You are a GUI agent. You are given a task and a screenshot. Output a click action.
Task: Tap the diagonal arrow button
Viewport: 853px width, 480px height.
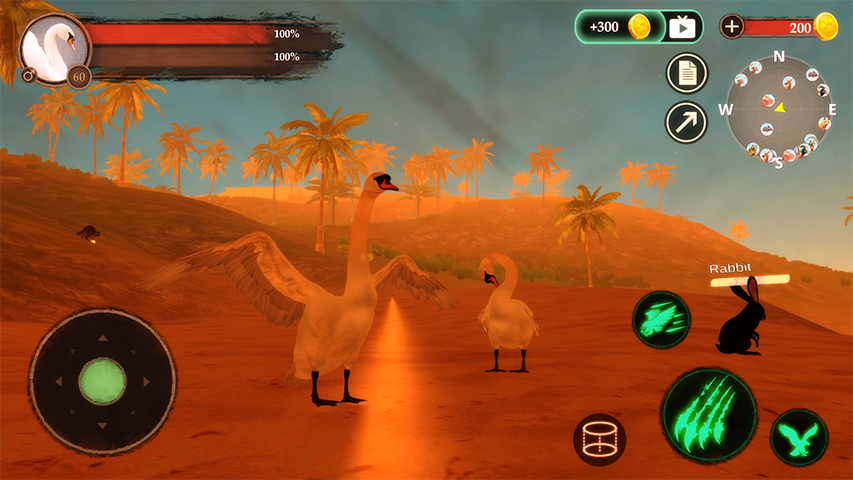coord(687,122)
